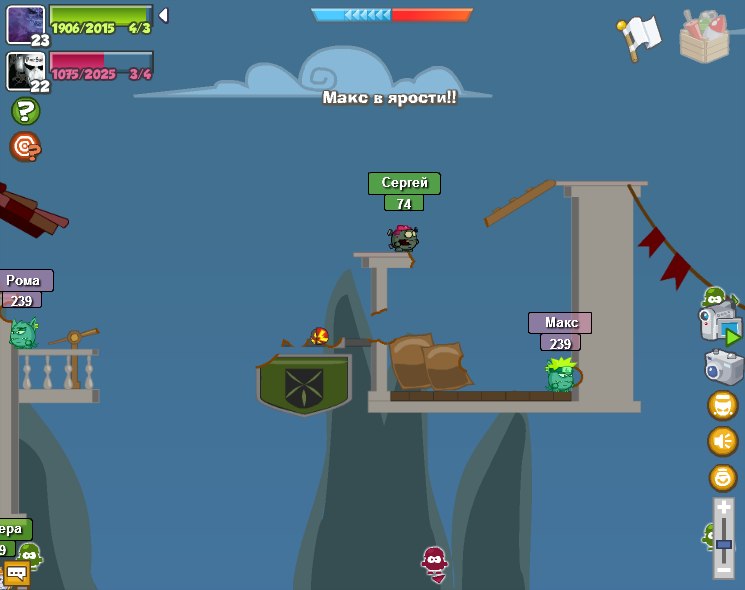Select the skull level 22 player avatar
Screen dimensions: 745x590
pyautogui.click(x=25, y=70)
